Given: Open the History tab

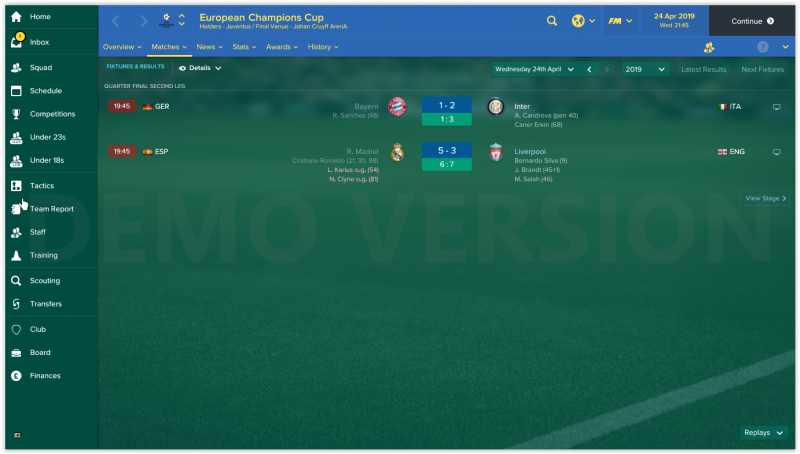Looking at the screenshot, I should [x=322, y=47].
